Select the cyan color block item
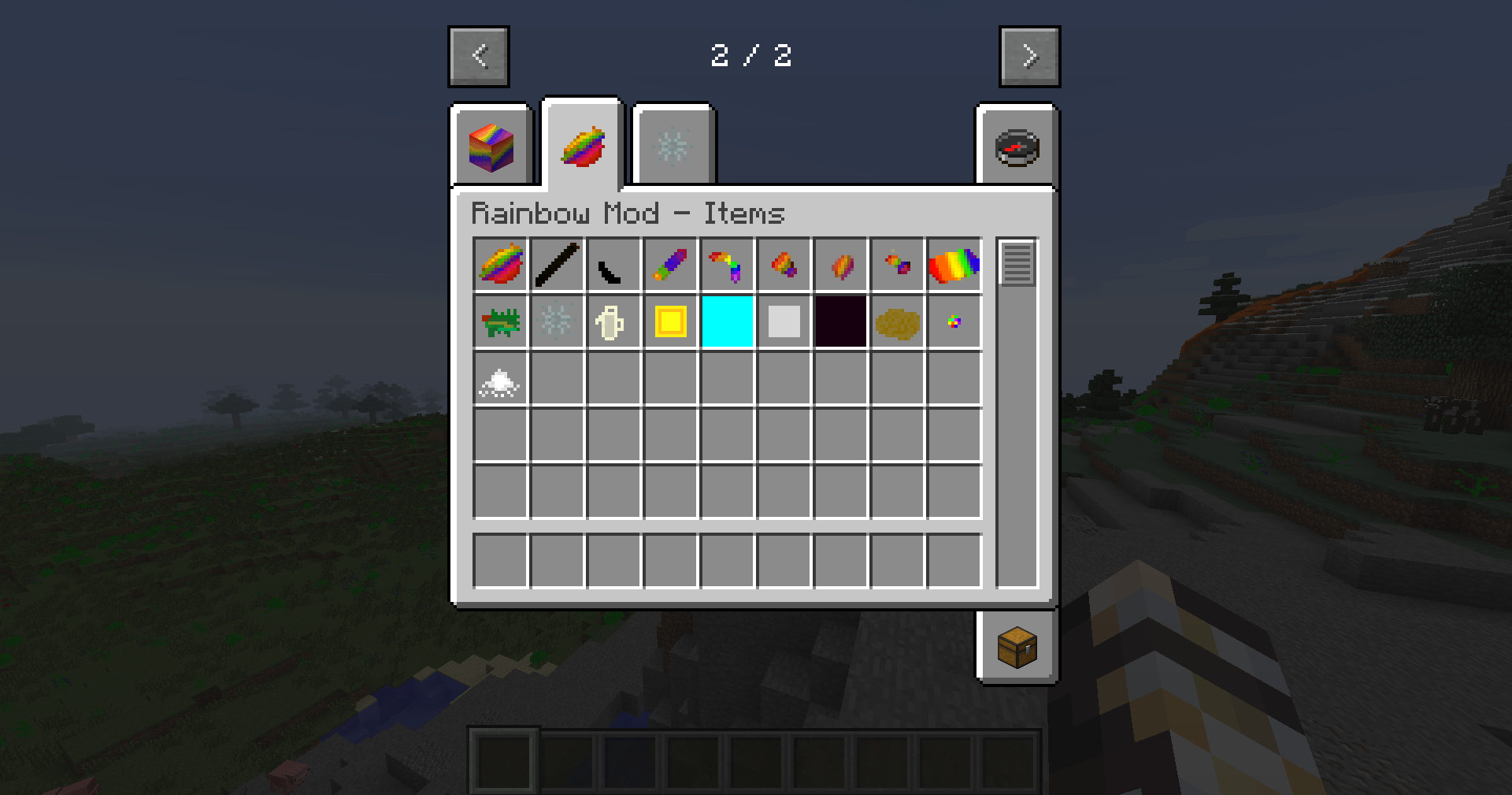 728,321
